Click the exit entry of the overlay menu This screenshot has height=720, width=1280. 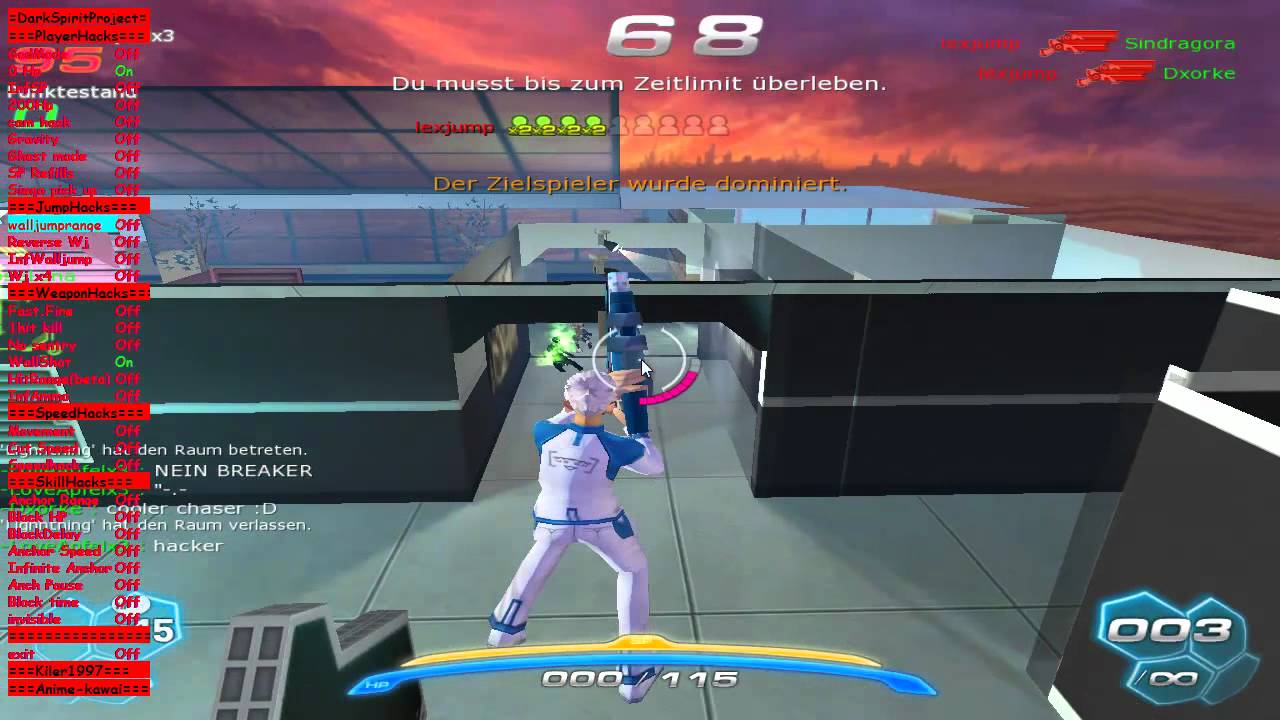click(x=22, y=654)
